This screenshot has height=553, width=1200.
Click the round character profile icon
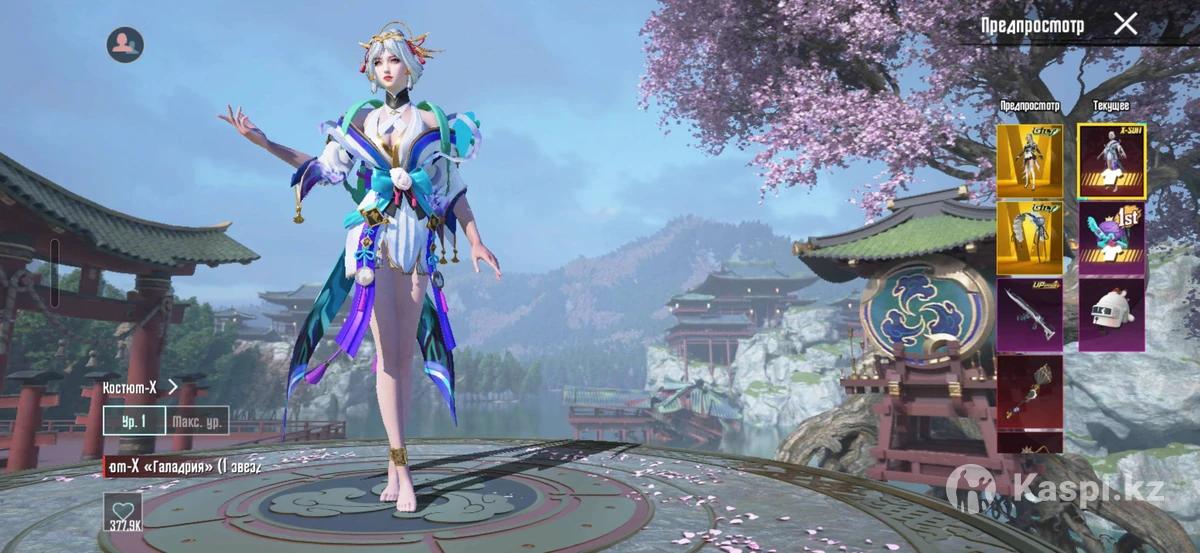(x=125, y=44)
